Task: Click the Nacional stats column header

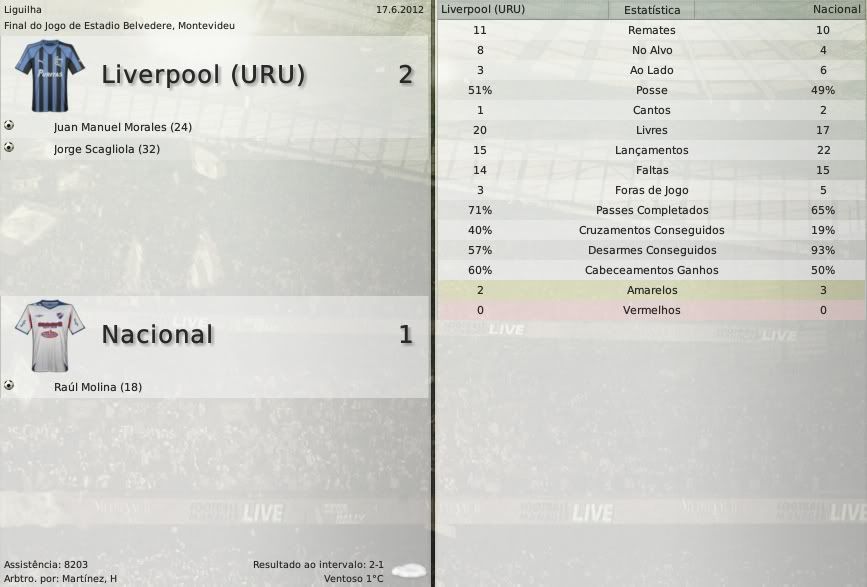Action: [836, 10]
